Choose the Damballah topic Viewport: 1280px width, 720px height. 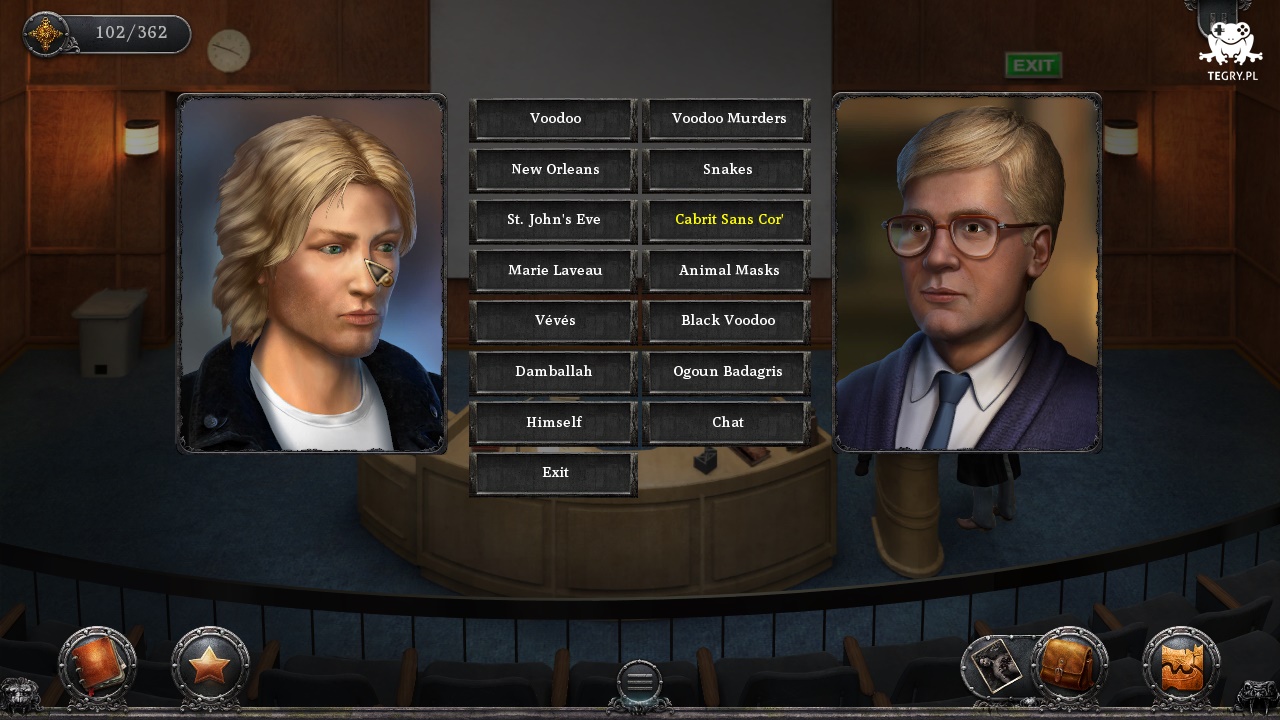pos(553,372)
